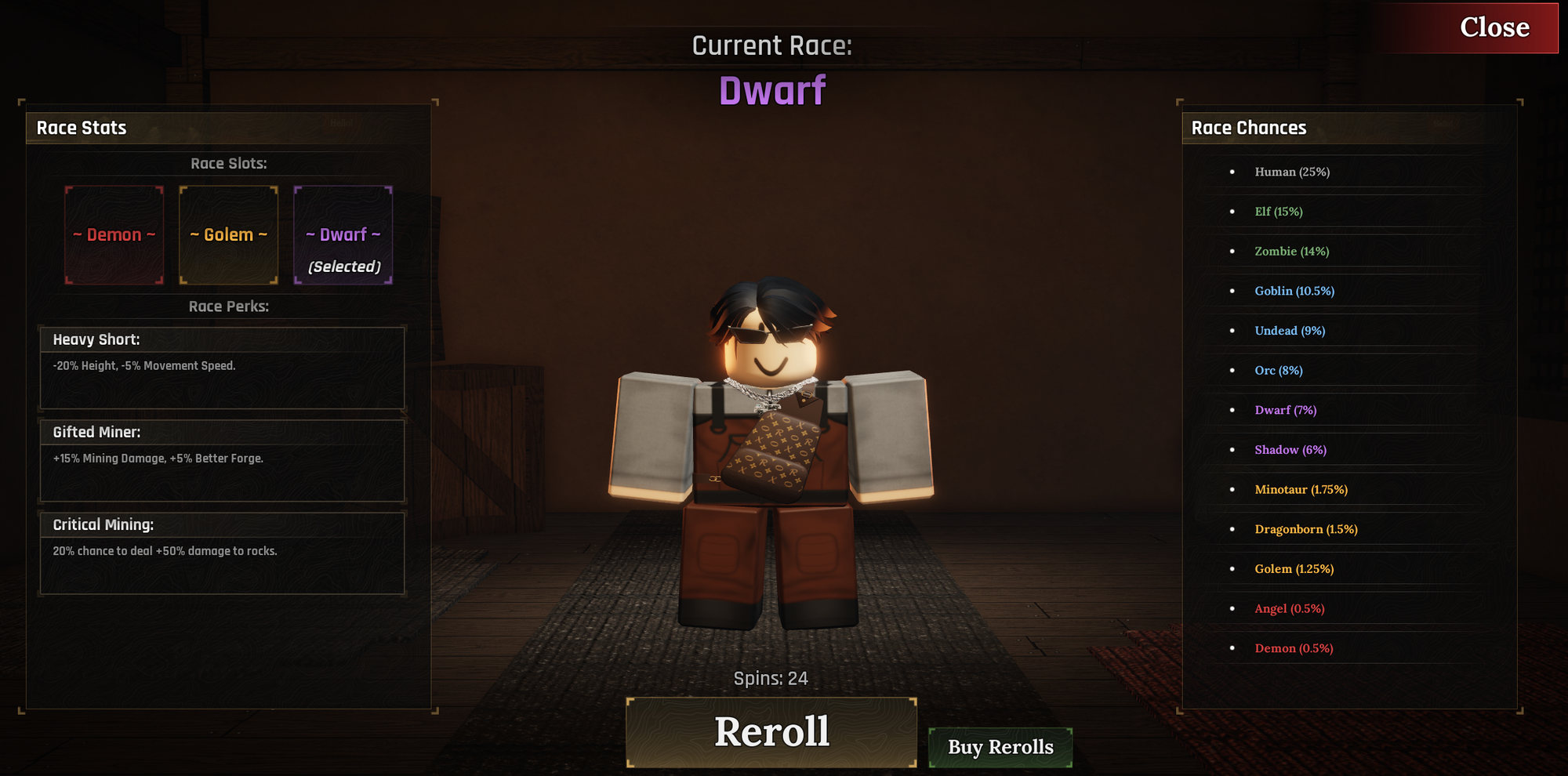The height and width of the screenshot is (776, 1568).
Task: Select the Gifted Miner perk box
Action: [x=223, y=460]
